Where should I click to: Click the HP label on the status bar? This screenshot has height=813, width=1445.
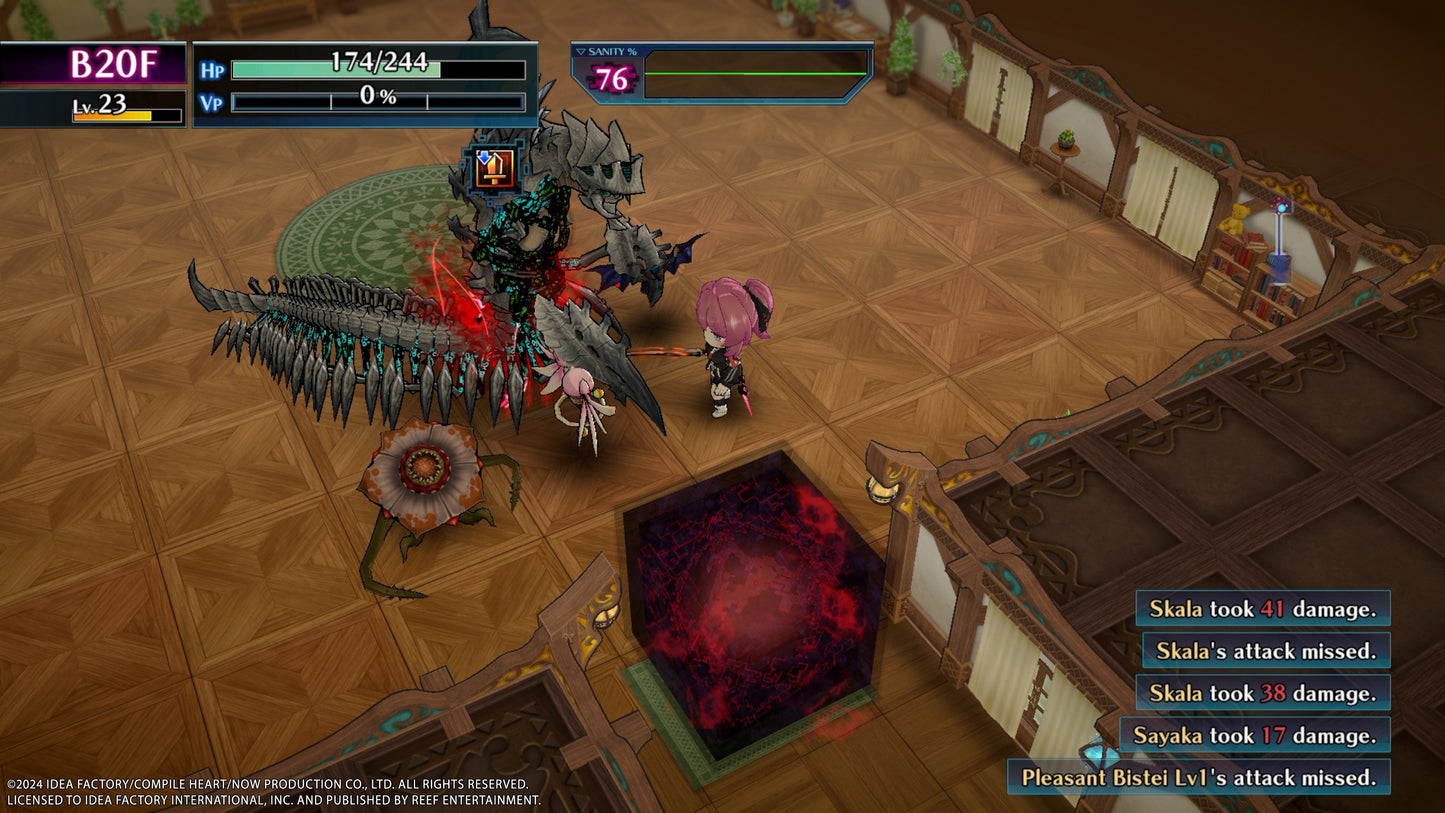[211, 69]
